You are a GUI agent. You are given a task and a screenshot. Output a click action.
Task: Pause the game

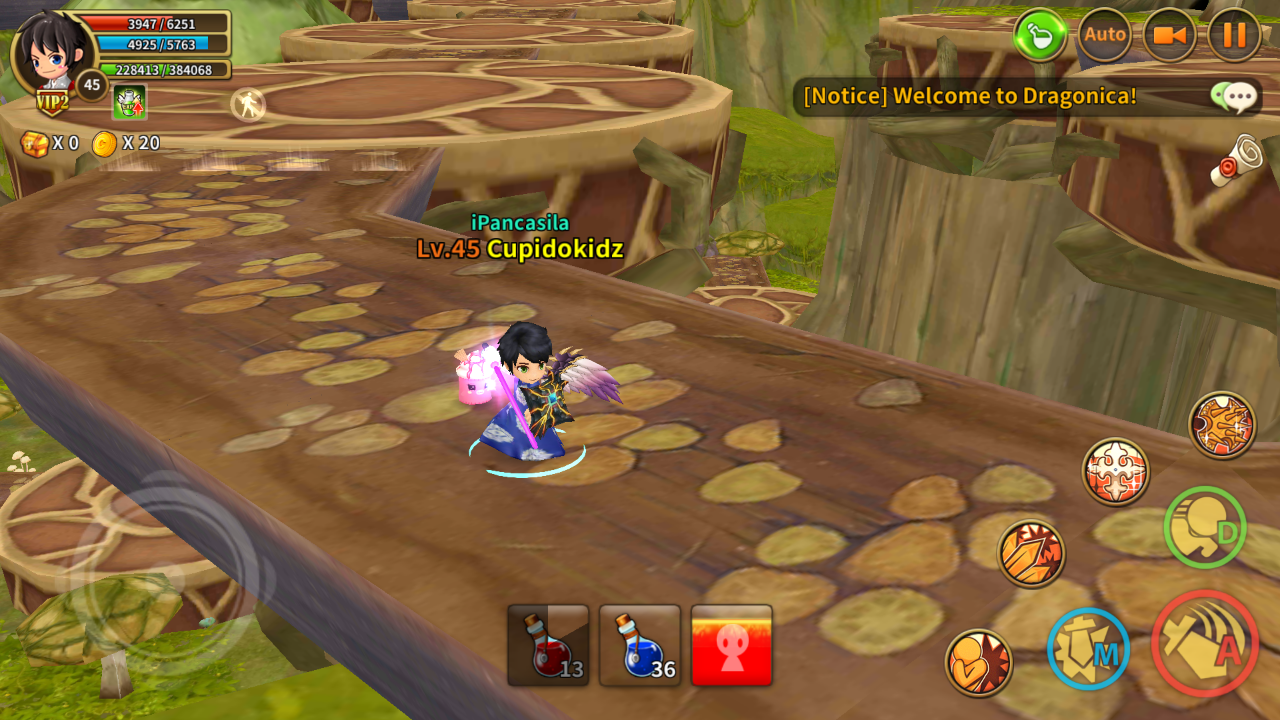pos(1234,35)
